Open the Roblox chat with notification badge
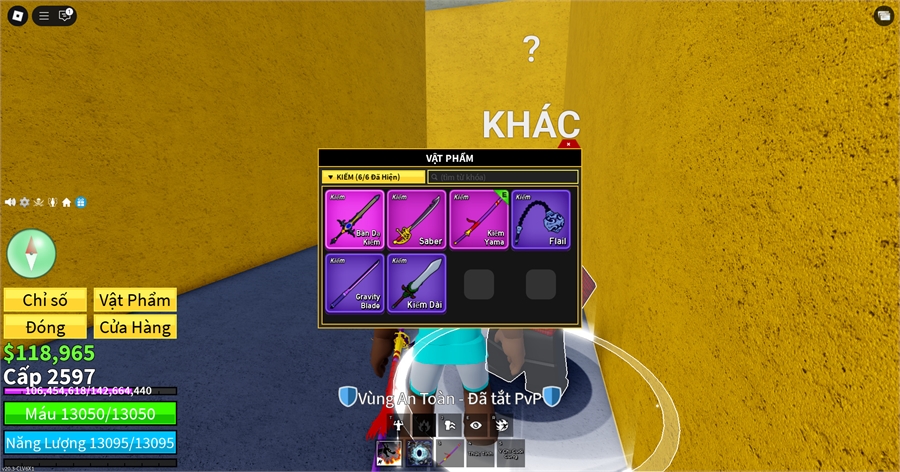This screenshot has height=472, width=900. [66, 15]
